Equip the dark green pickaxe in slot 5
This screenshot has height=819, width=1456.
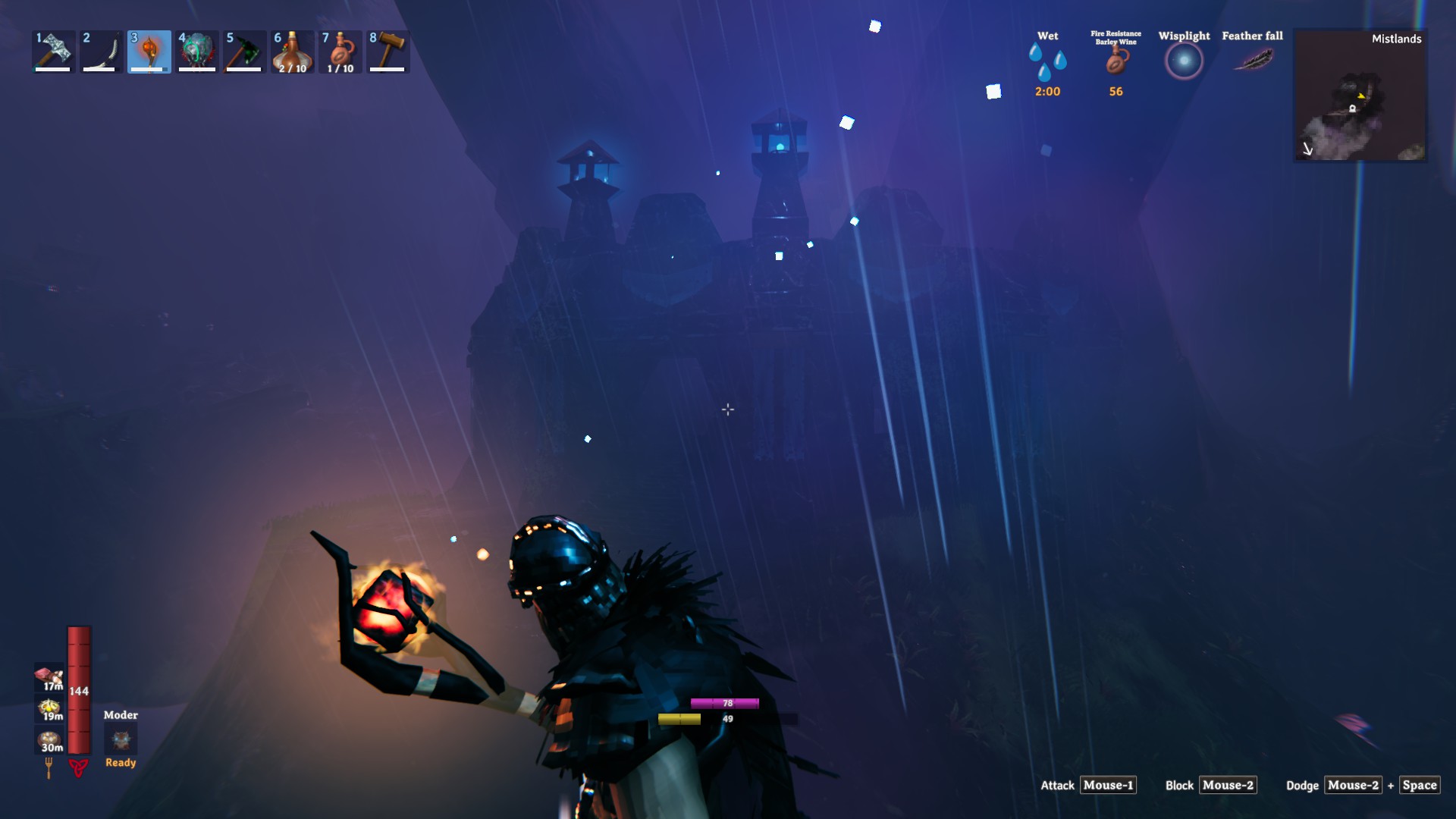(244, 52)
